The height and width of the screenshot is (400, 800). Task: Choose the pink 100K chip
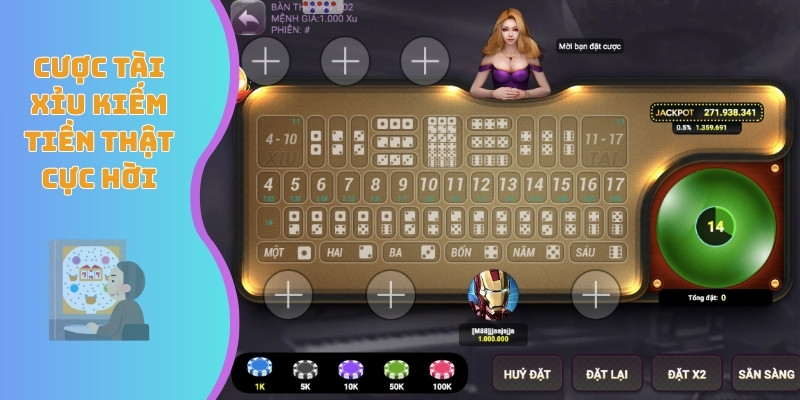point(441,370)
